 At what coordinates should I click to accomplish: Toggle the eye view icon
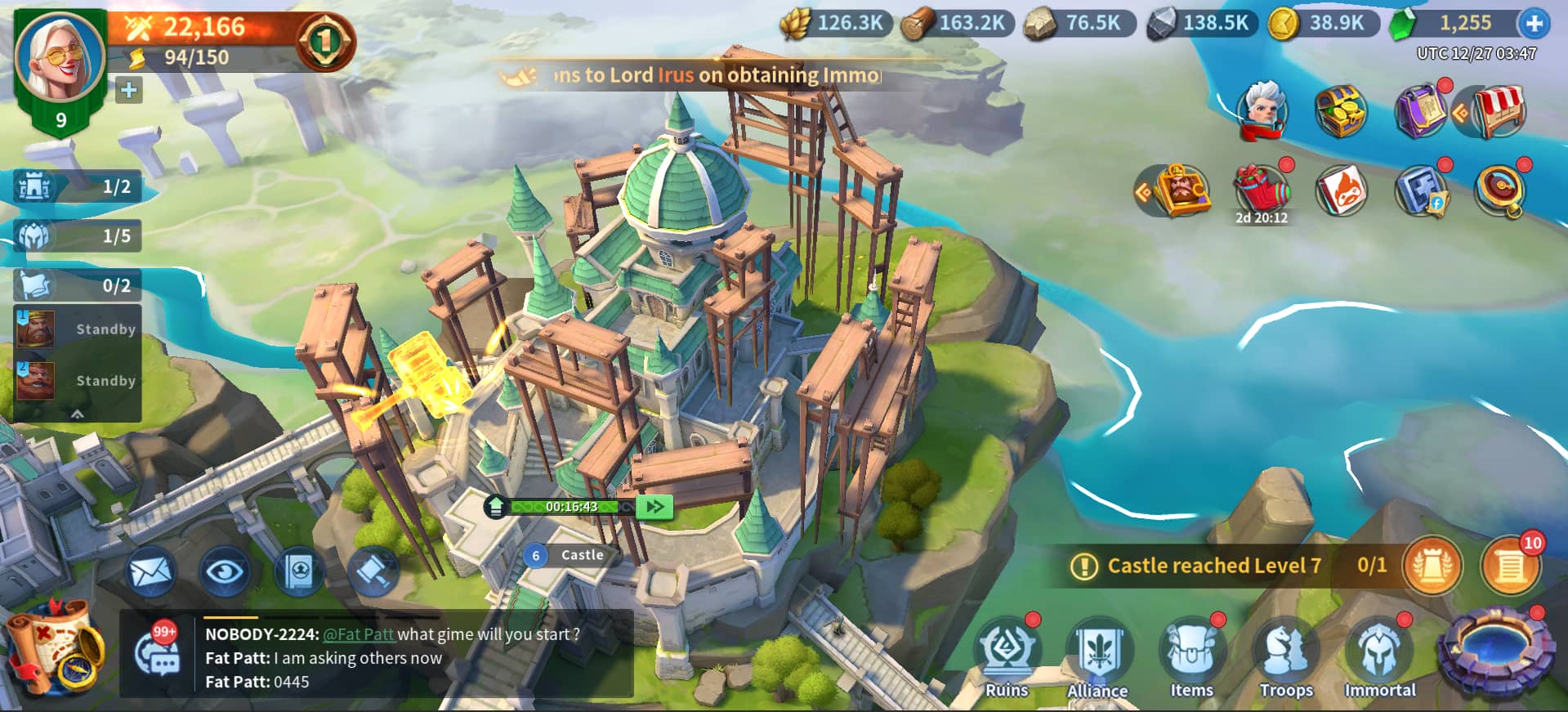point(225,571)
